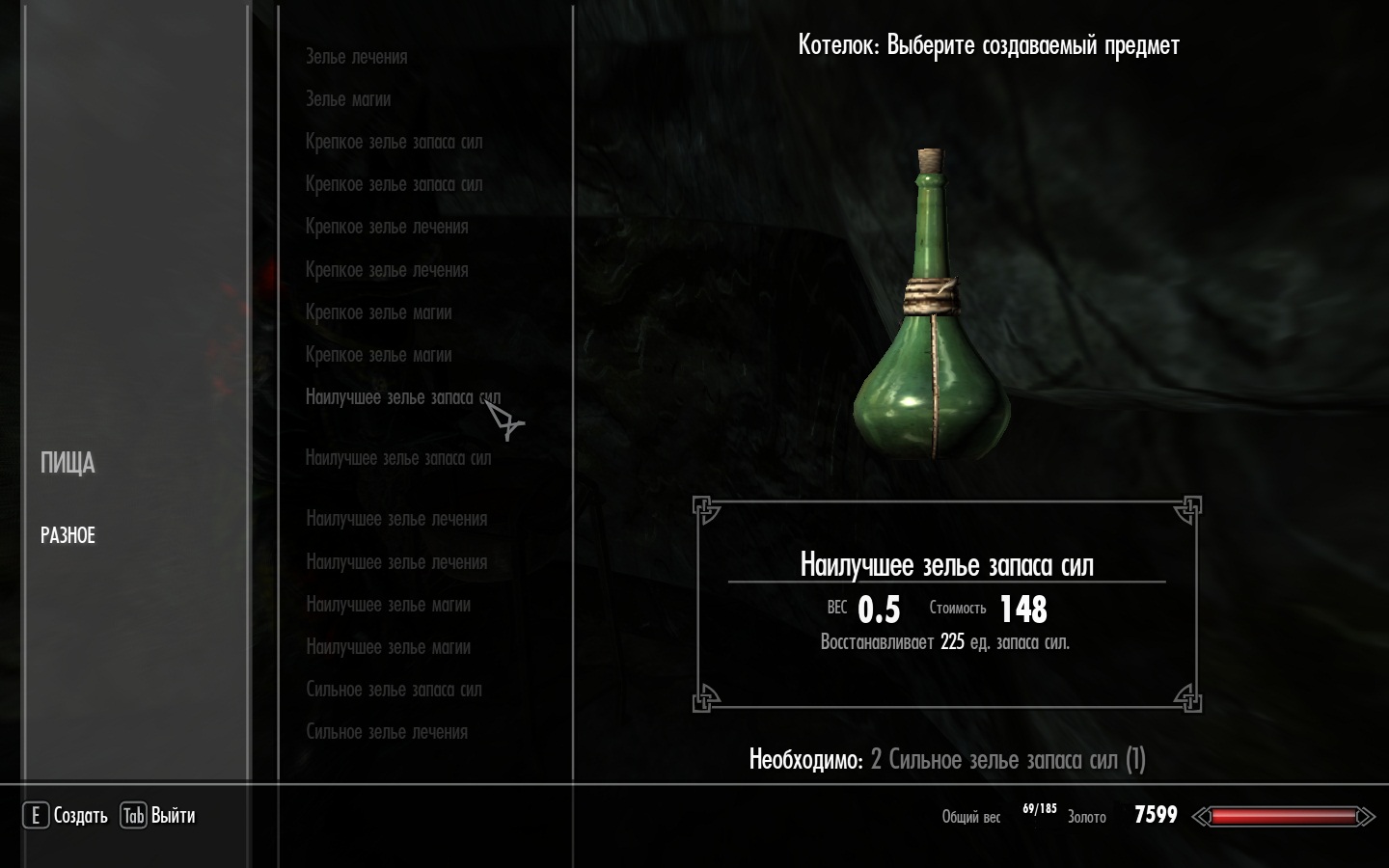The height and width of the screenshot is (868, 1389).
Task: Choose the plain Зелье магии recipe
Action: [348, 99]
